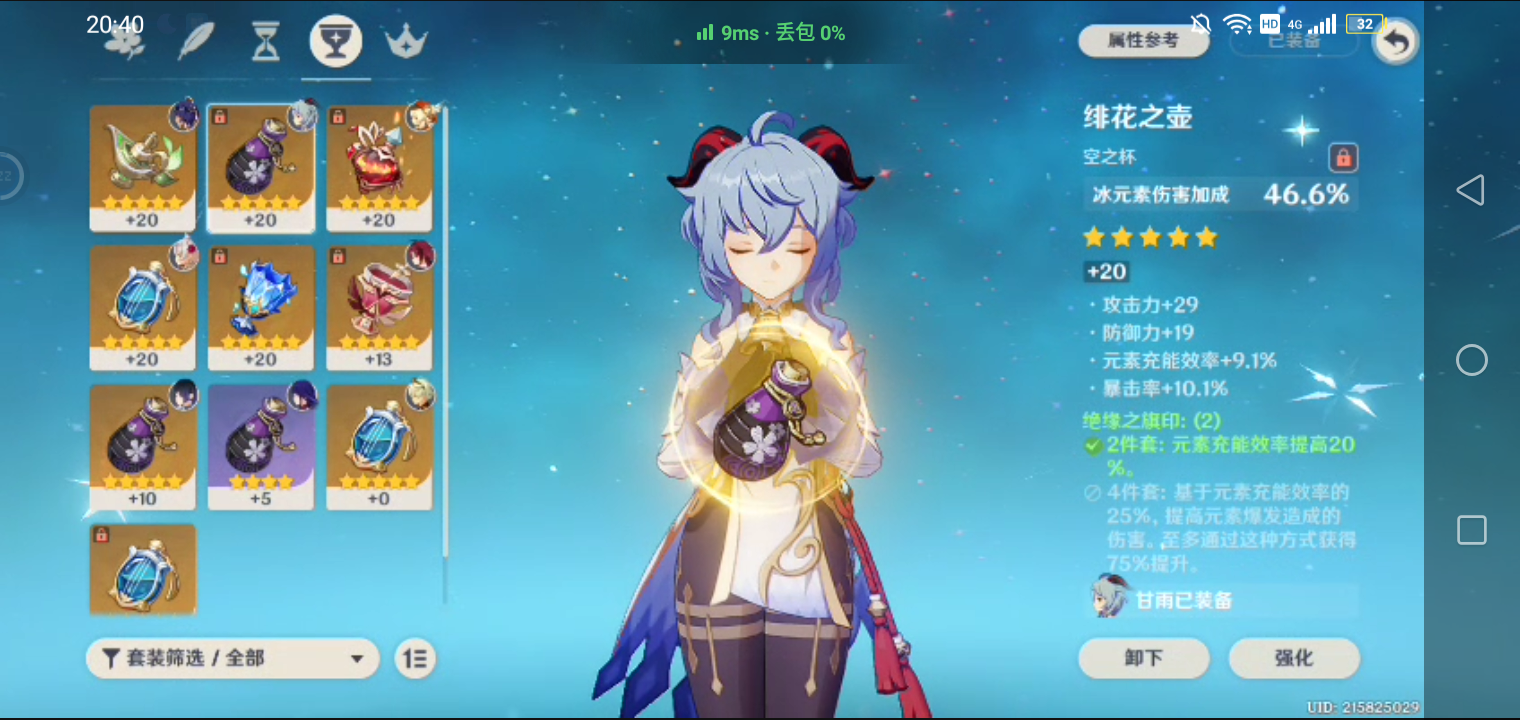The width and height of the screenshot is (1520, 720).
Task: Expand the 套装筛选/全部 set filter dropdown
Action: 232,658
